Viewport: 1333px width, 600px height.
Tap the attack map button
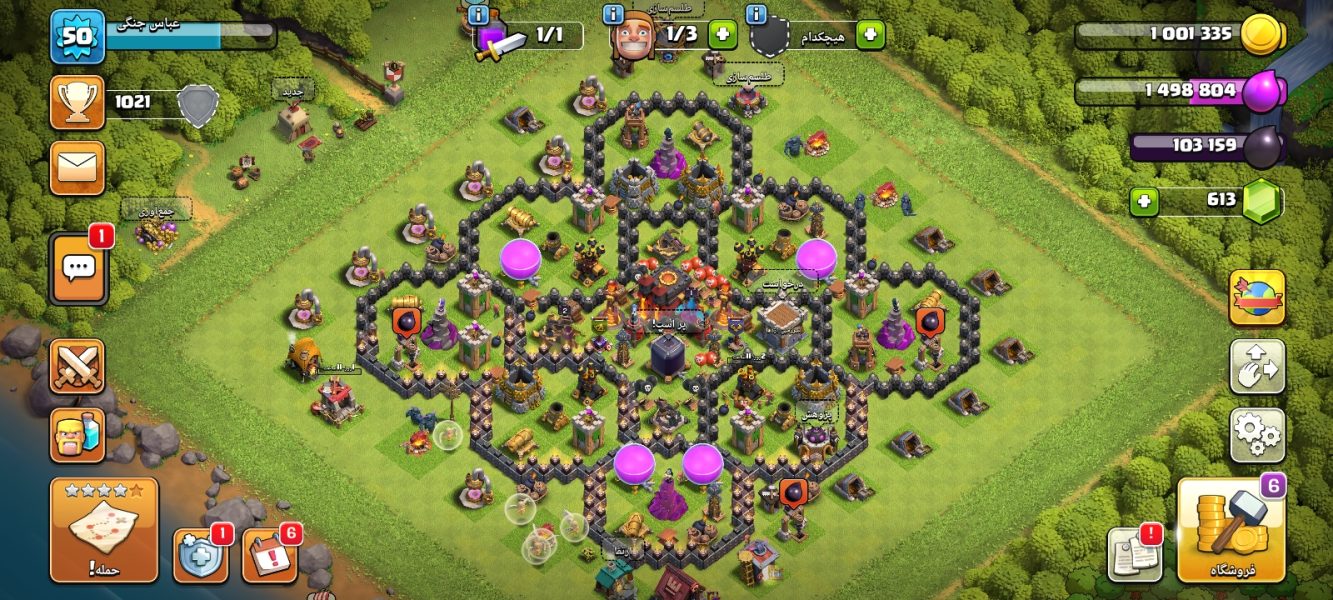pyautogui.click(x=104, y=530)
